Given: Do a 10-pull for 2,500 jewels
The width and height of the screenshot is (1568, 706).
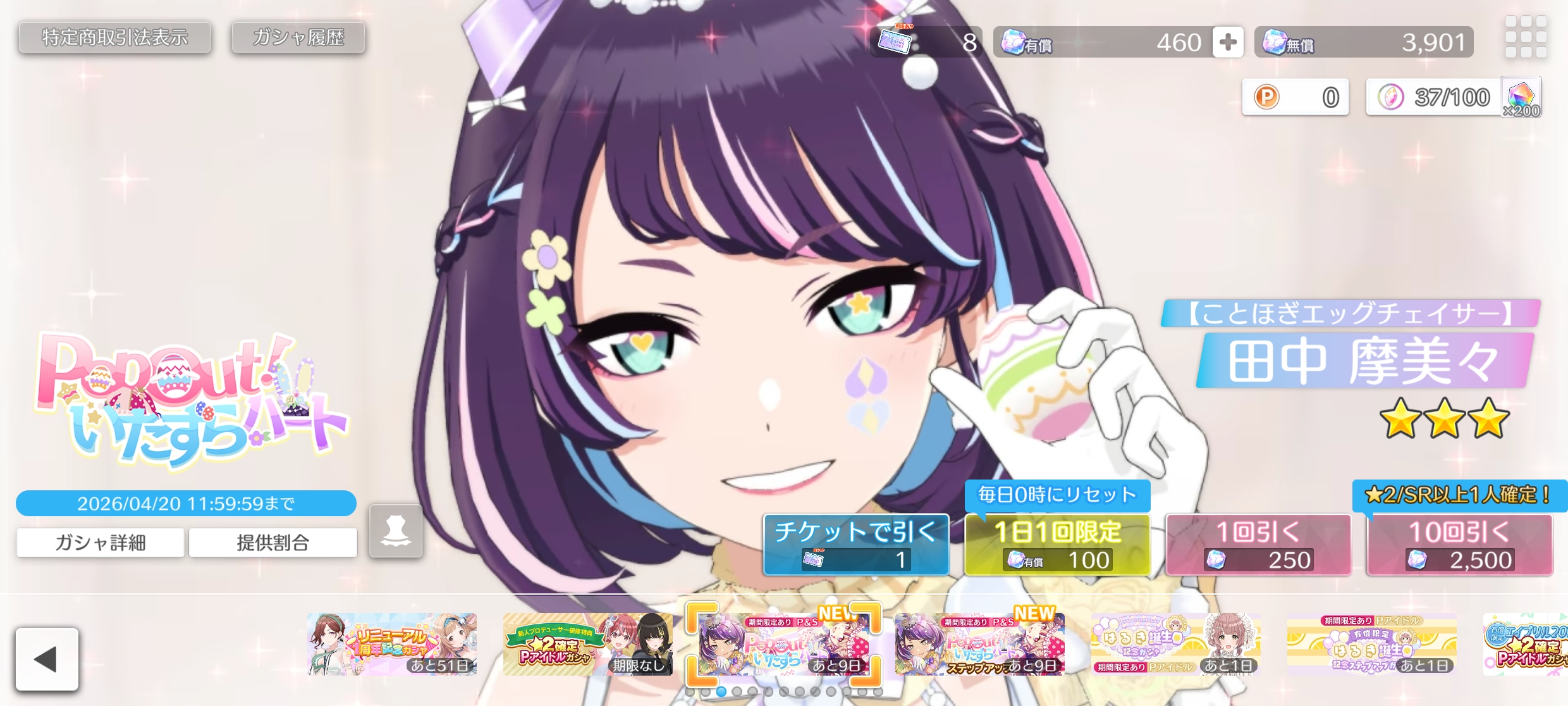Looking at the screenshot, I should [x=1459, y=545].
